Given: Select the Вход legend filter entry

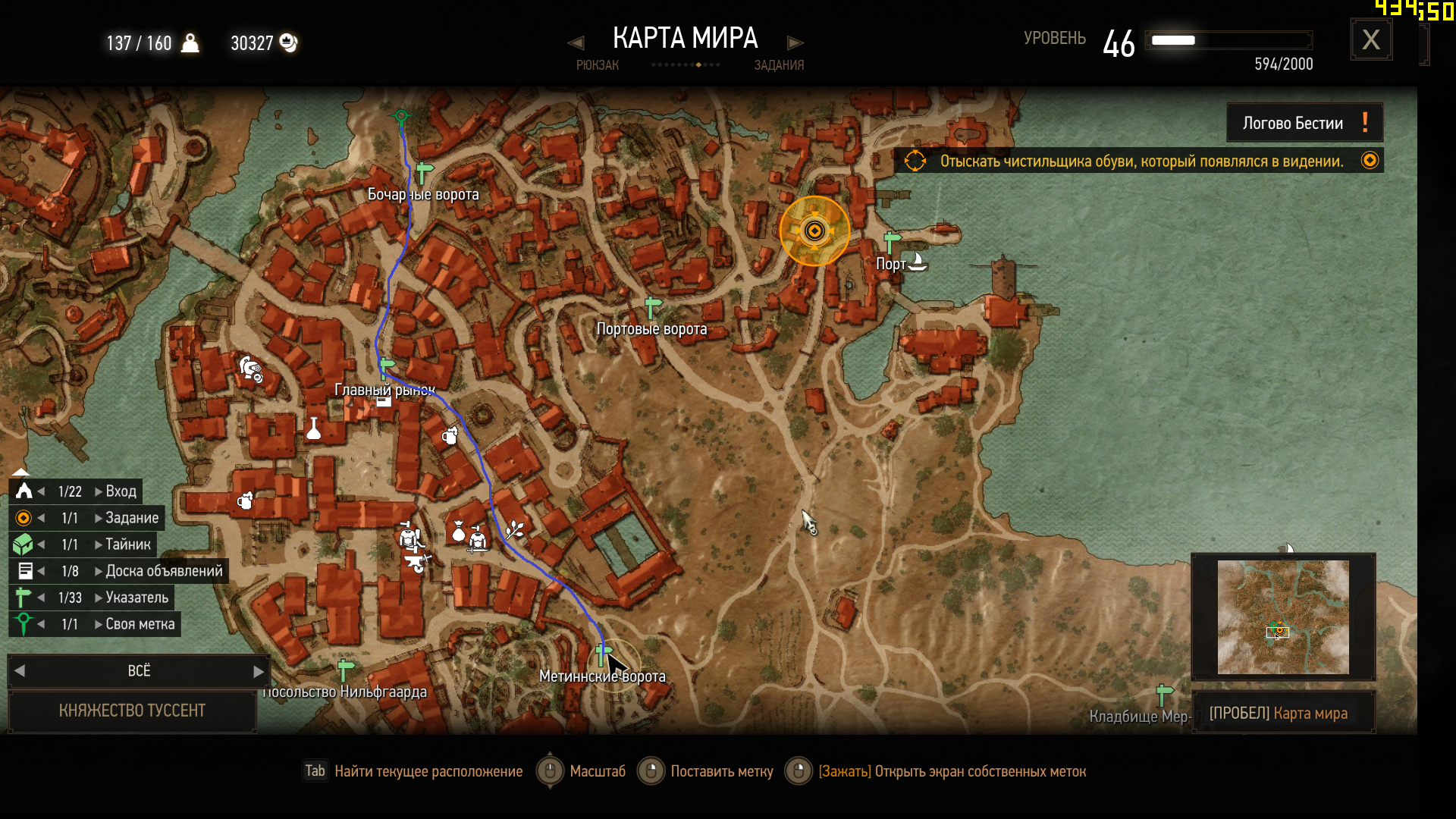Looking at the screenshot, I should point(121,491).
